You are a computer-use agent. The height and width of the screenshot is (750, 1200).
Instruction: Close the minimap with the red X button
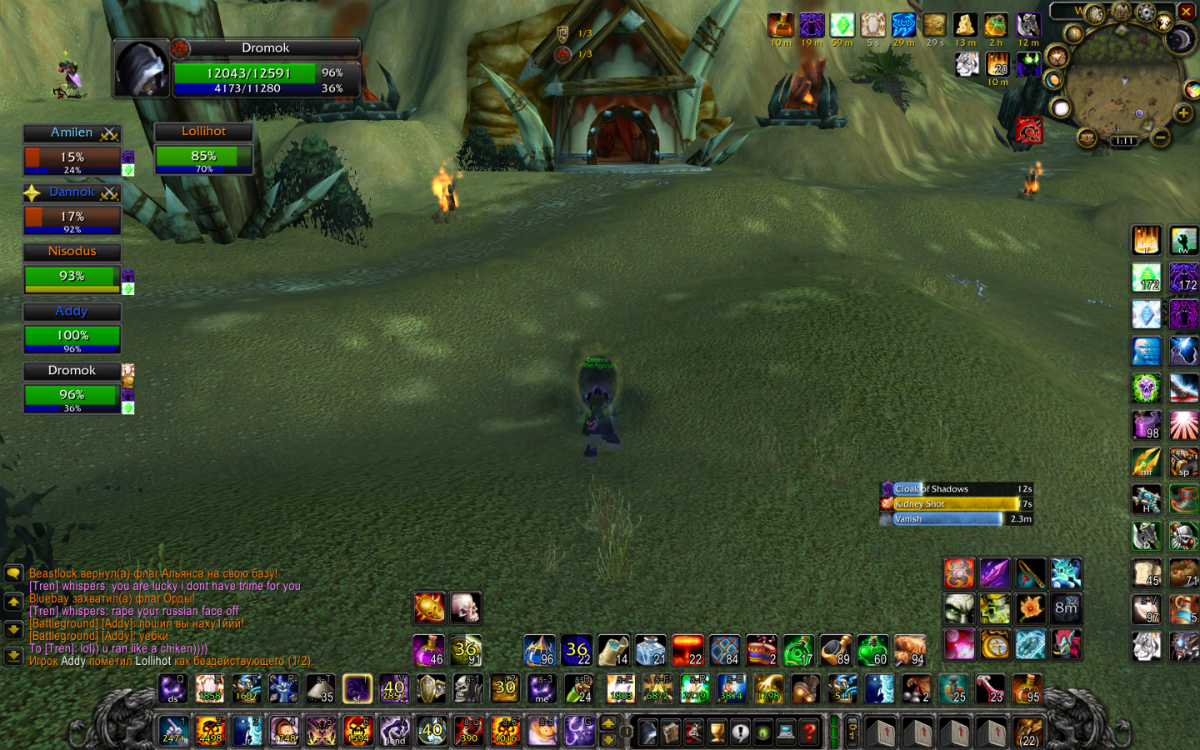click(1186, 11)
